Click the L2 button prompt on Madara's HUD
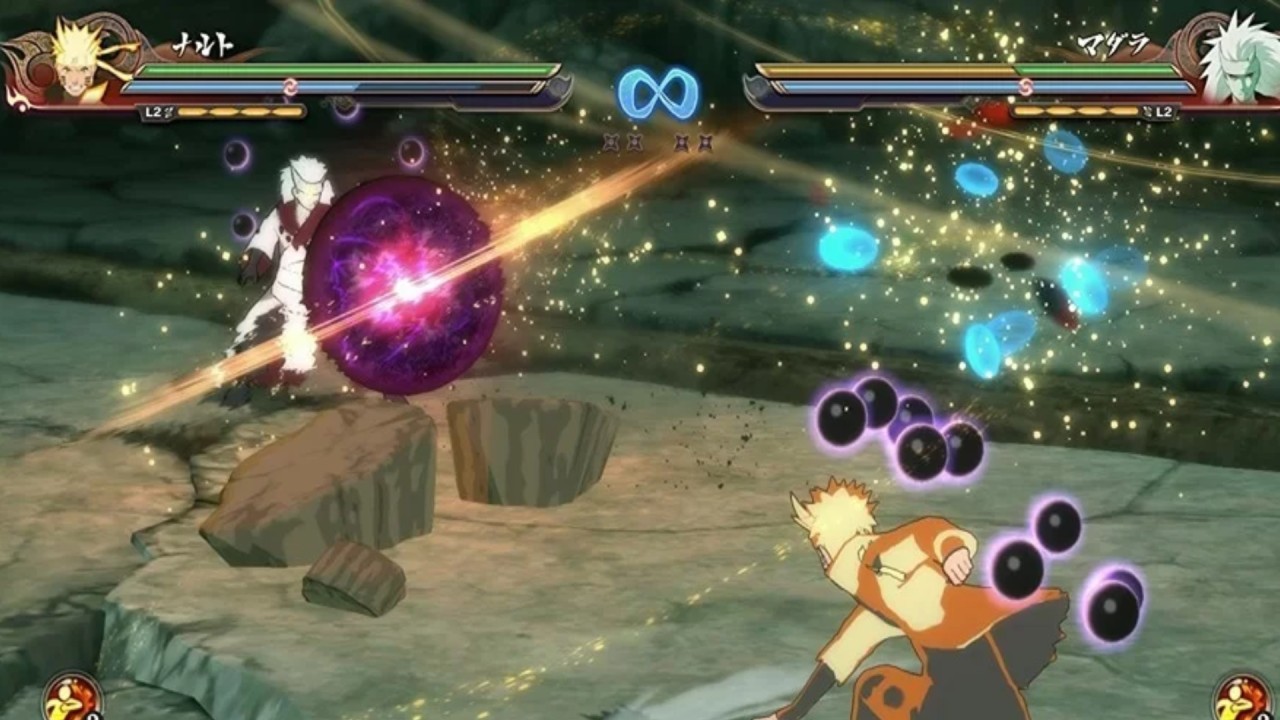1280x720 pixels. point(1165,110)
